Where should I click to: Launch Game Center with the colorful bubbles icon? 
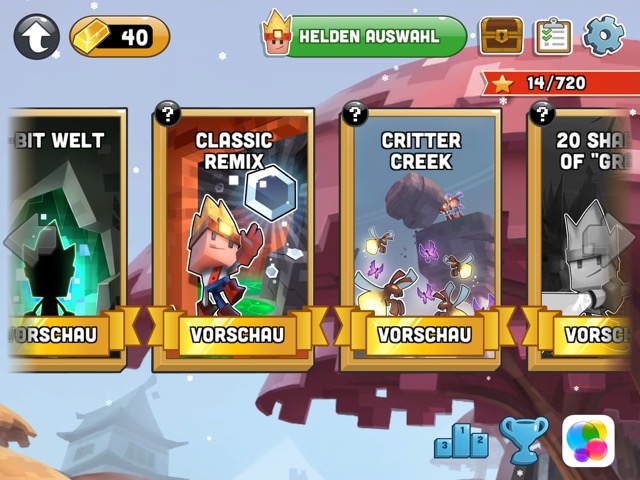pyautogui.click(x=588, y=440)
